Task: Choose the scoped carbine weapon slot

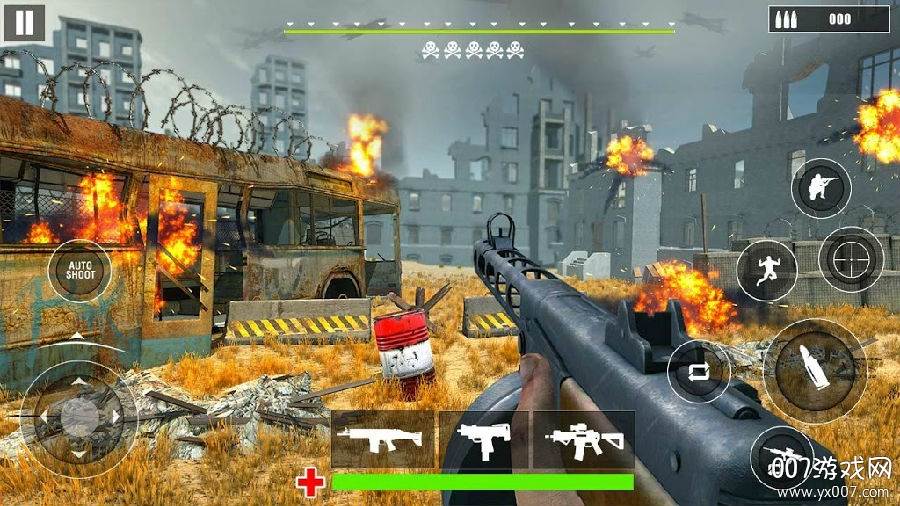Action: [584, 440]
